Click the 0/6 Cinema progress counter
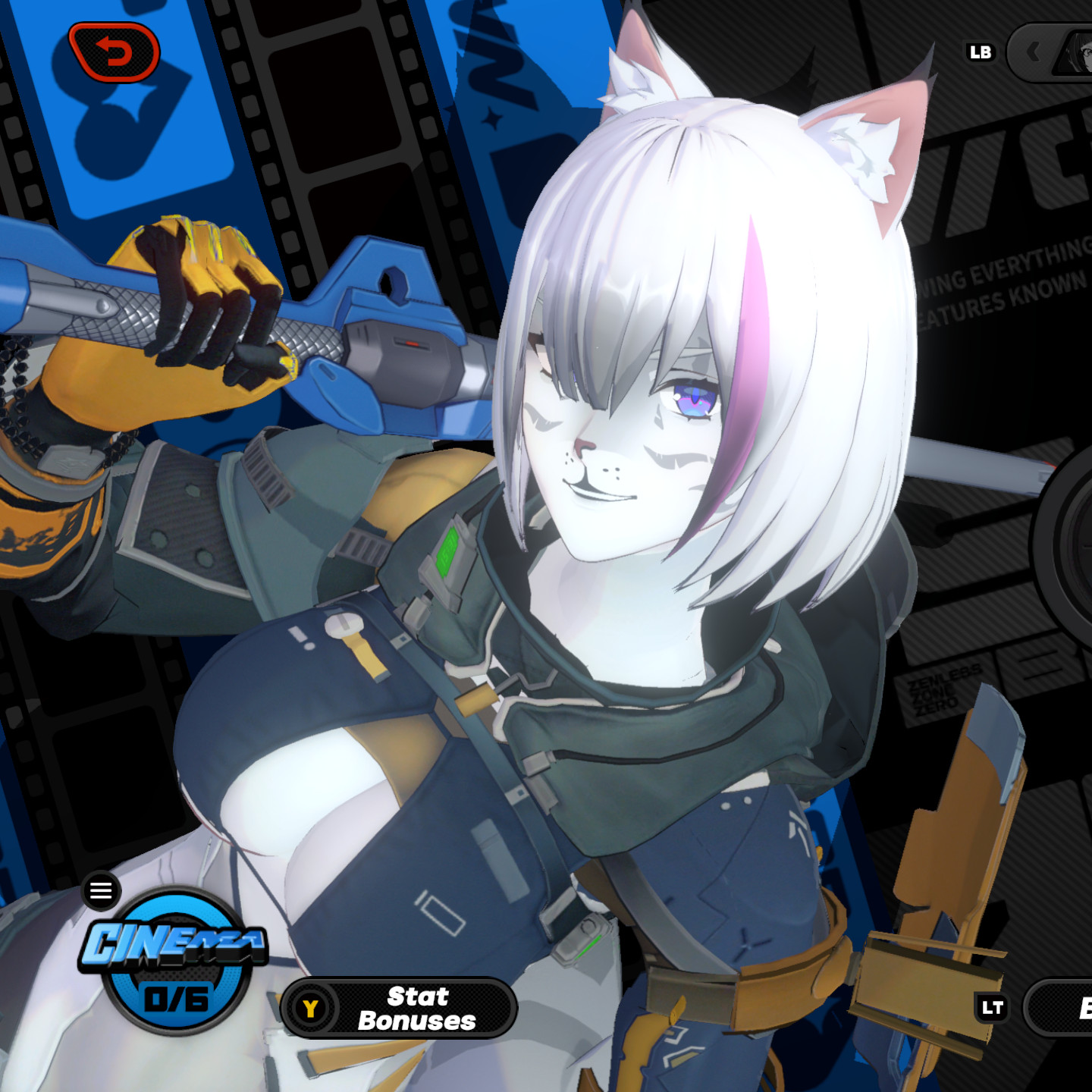 point(176,999)
